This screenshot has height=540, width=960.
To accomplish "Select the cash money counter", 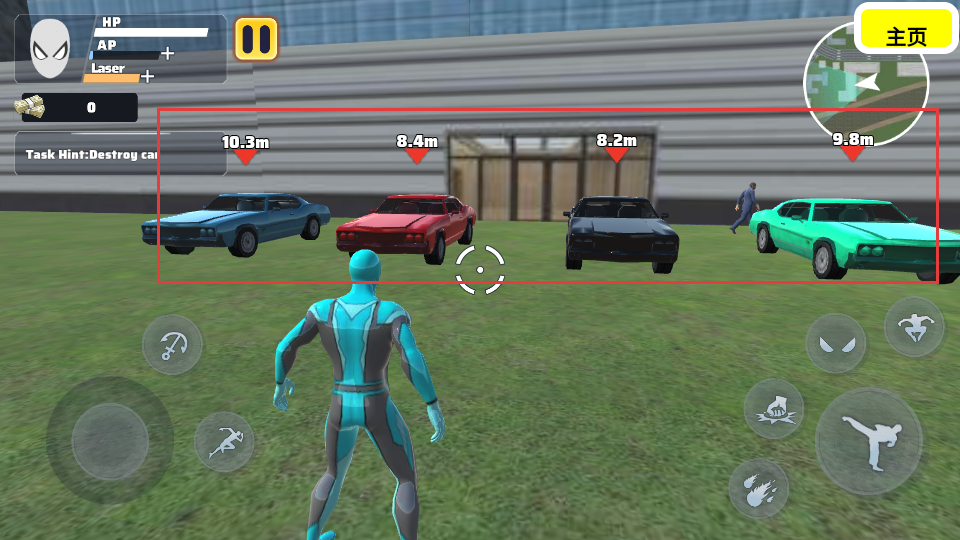I will (x=78, y=107).
